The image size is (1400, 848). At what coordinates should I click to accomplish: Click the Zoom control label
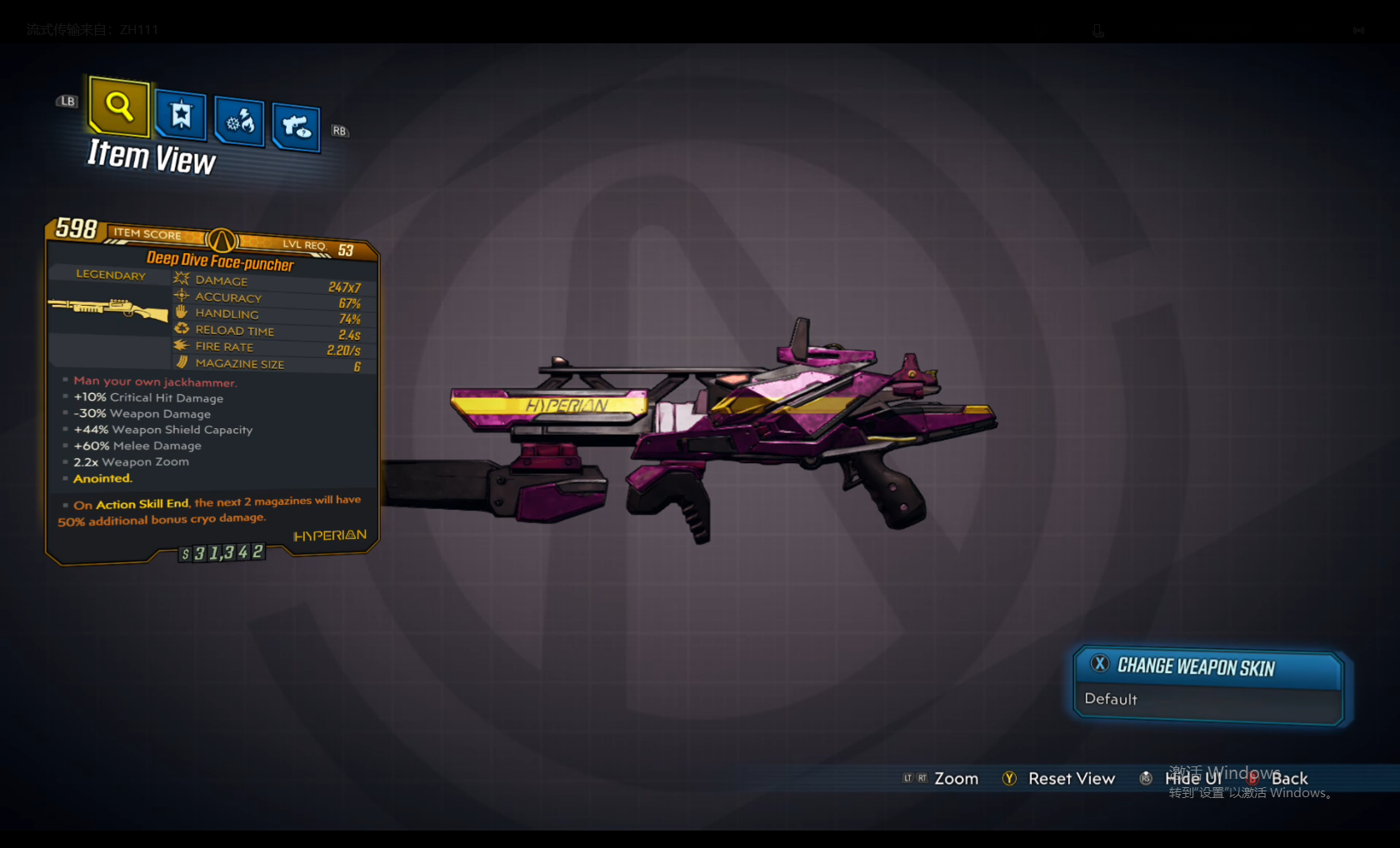click(955, 778)
